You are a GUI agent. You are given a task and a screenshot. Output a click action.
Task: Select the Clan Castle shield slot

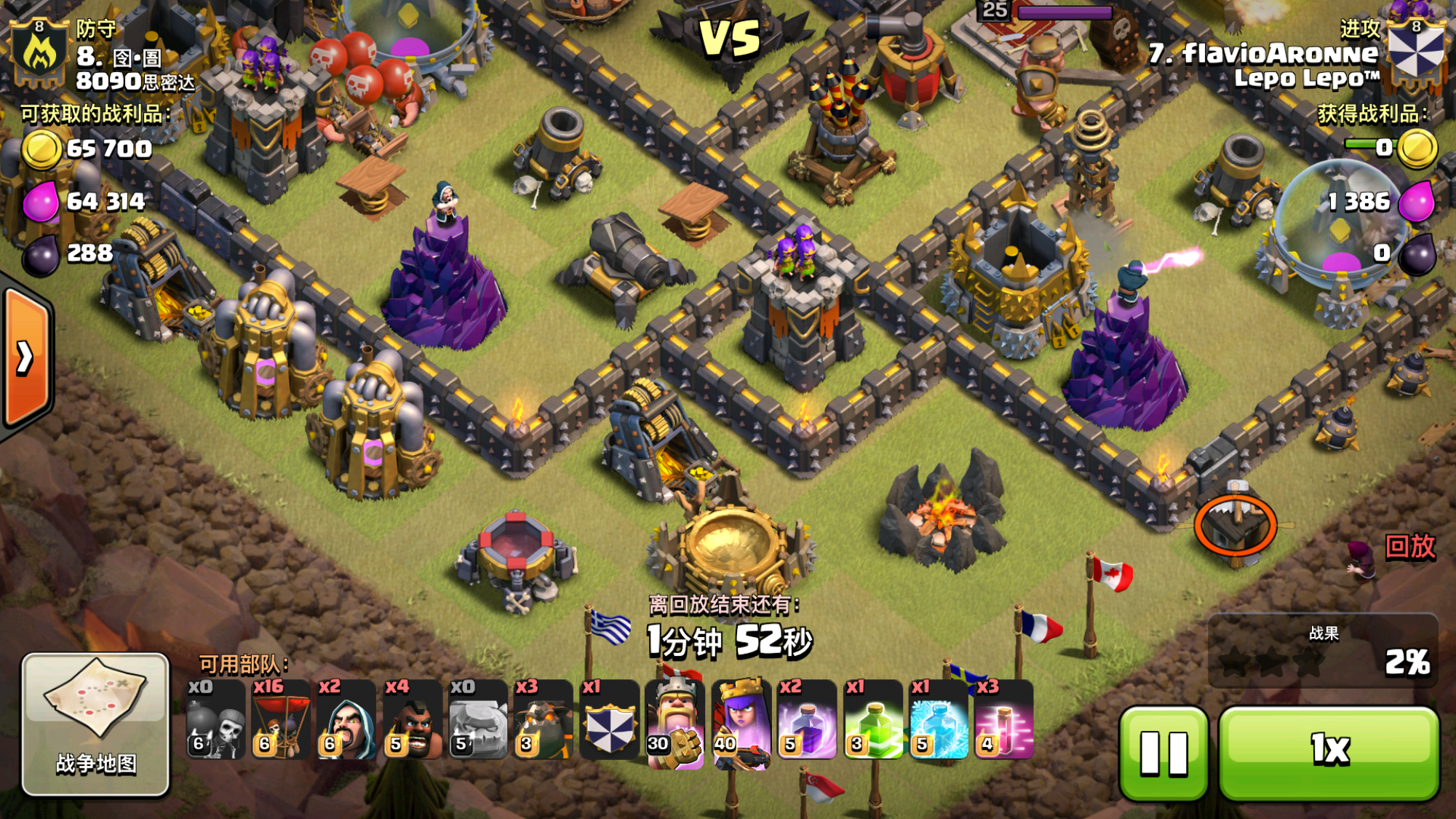[609, 719]
